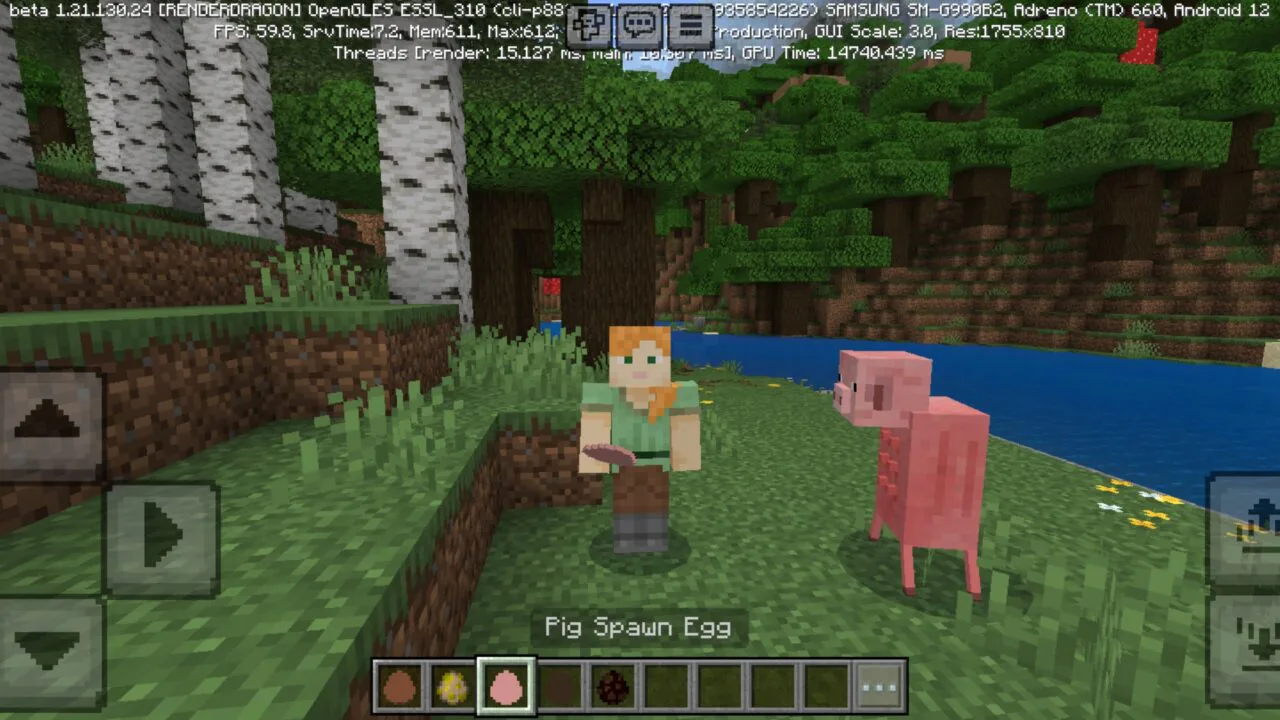Screen dimensions: 1280x720
Task: Select the empty fourth hotbar slot
Action: click(x=559, y=685)
